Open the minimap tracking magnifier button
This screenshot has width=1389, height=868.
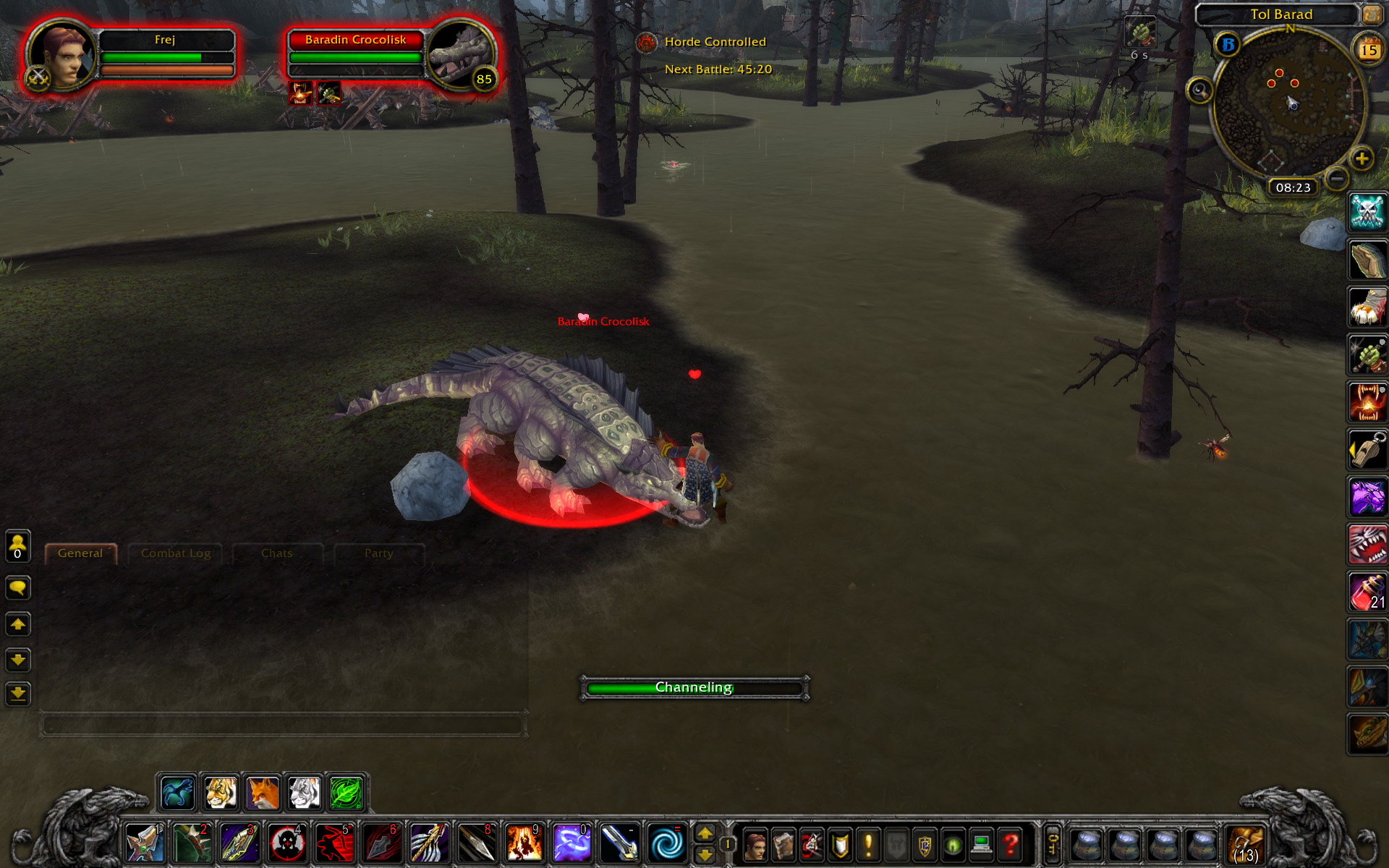pos(1199,90)
